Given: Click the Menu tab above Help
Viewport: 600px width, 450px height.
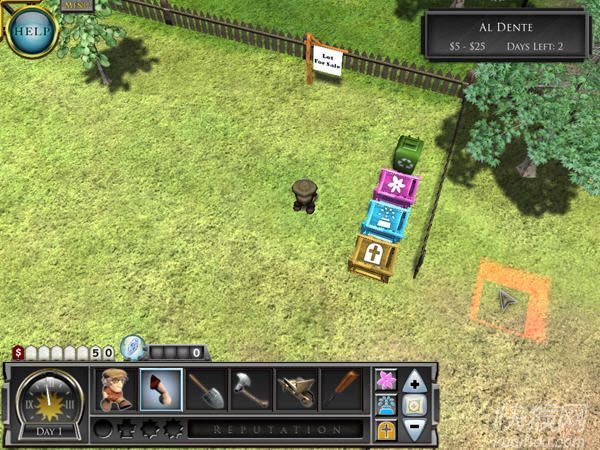Looking at the screenshot, I should point(76,5).
